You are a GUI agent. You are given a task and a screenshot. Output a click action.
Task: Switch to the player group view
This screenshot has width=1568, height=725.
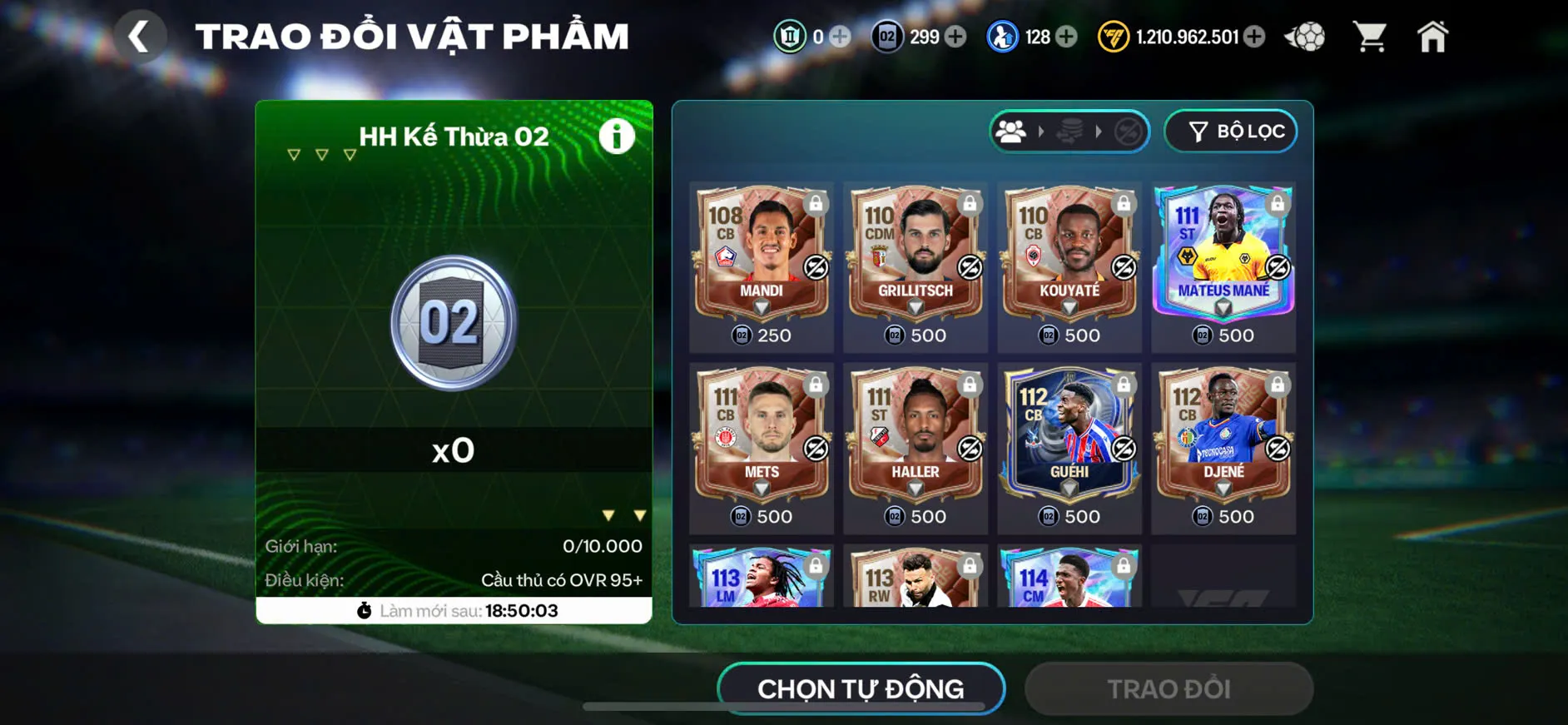1012,131
